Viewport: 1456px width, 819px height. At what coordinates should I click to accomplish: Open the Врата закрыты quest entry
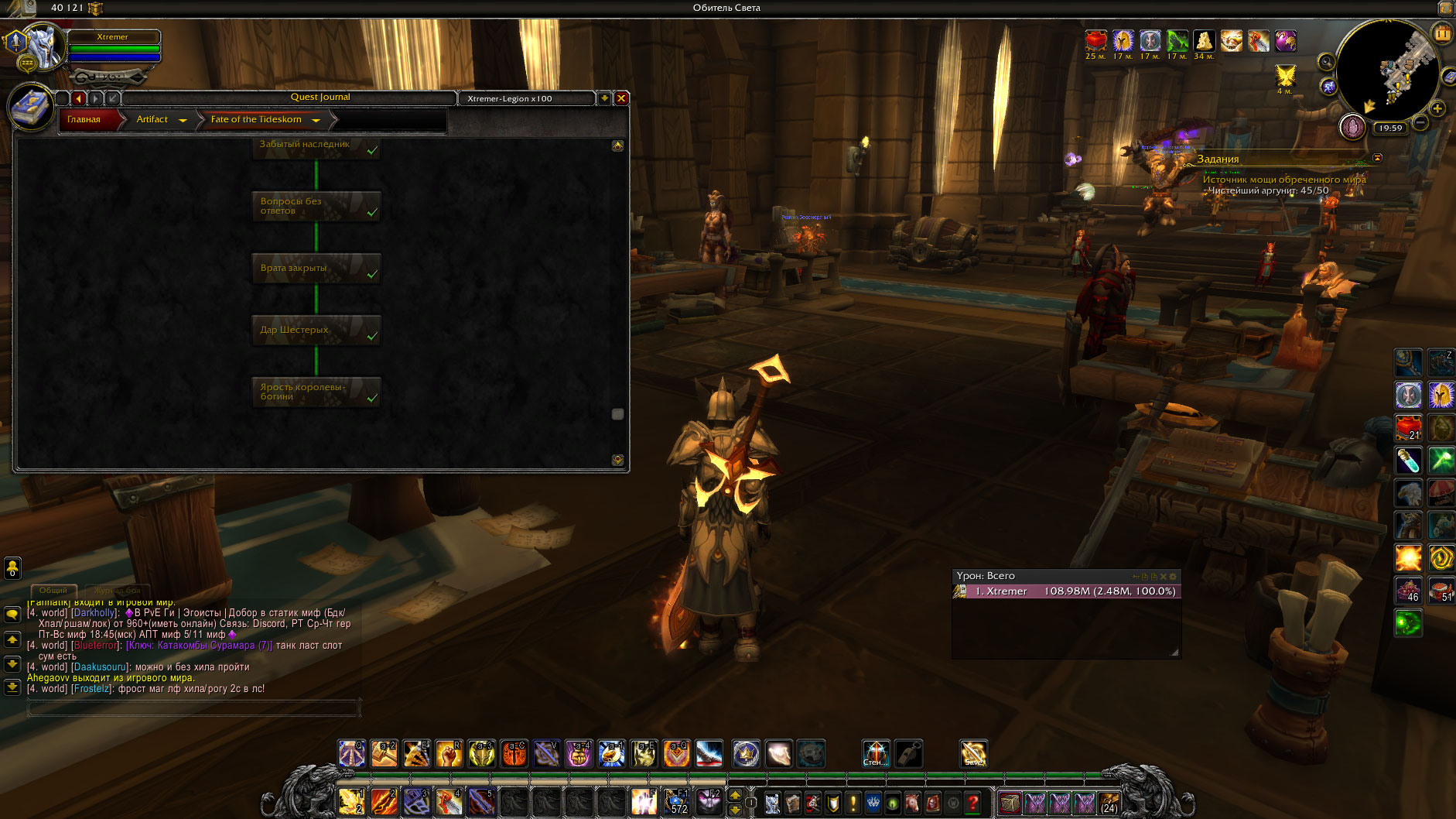316,269
